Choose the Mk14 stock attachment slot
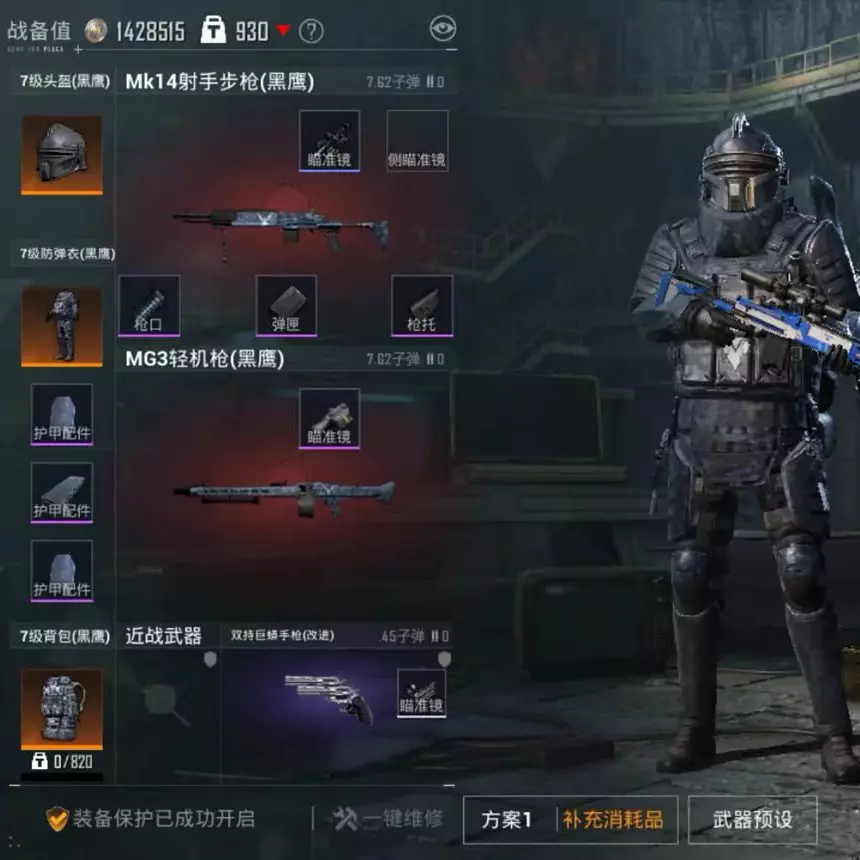This screenshot has height=860, width=860. tap(421, 305)
